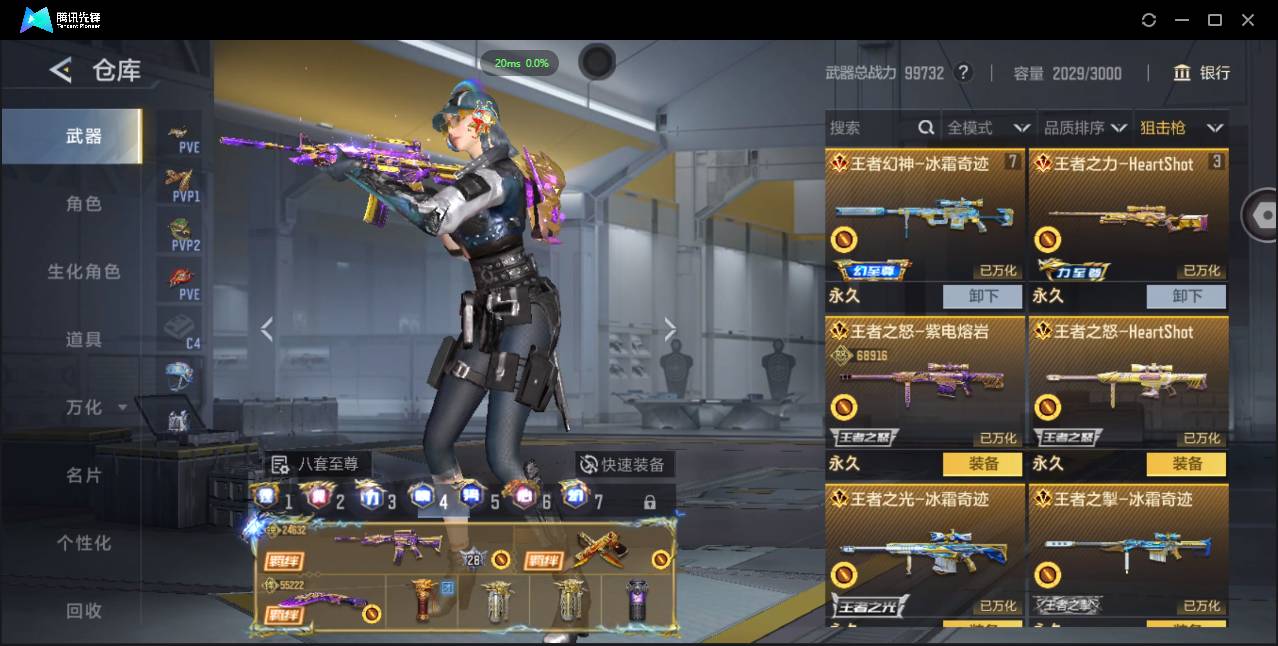Screen dimensions: 1278x646
Task: Select the 生化角色 category
Action: click(84, 272)
